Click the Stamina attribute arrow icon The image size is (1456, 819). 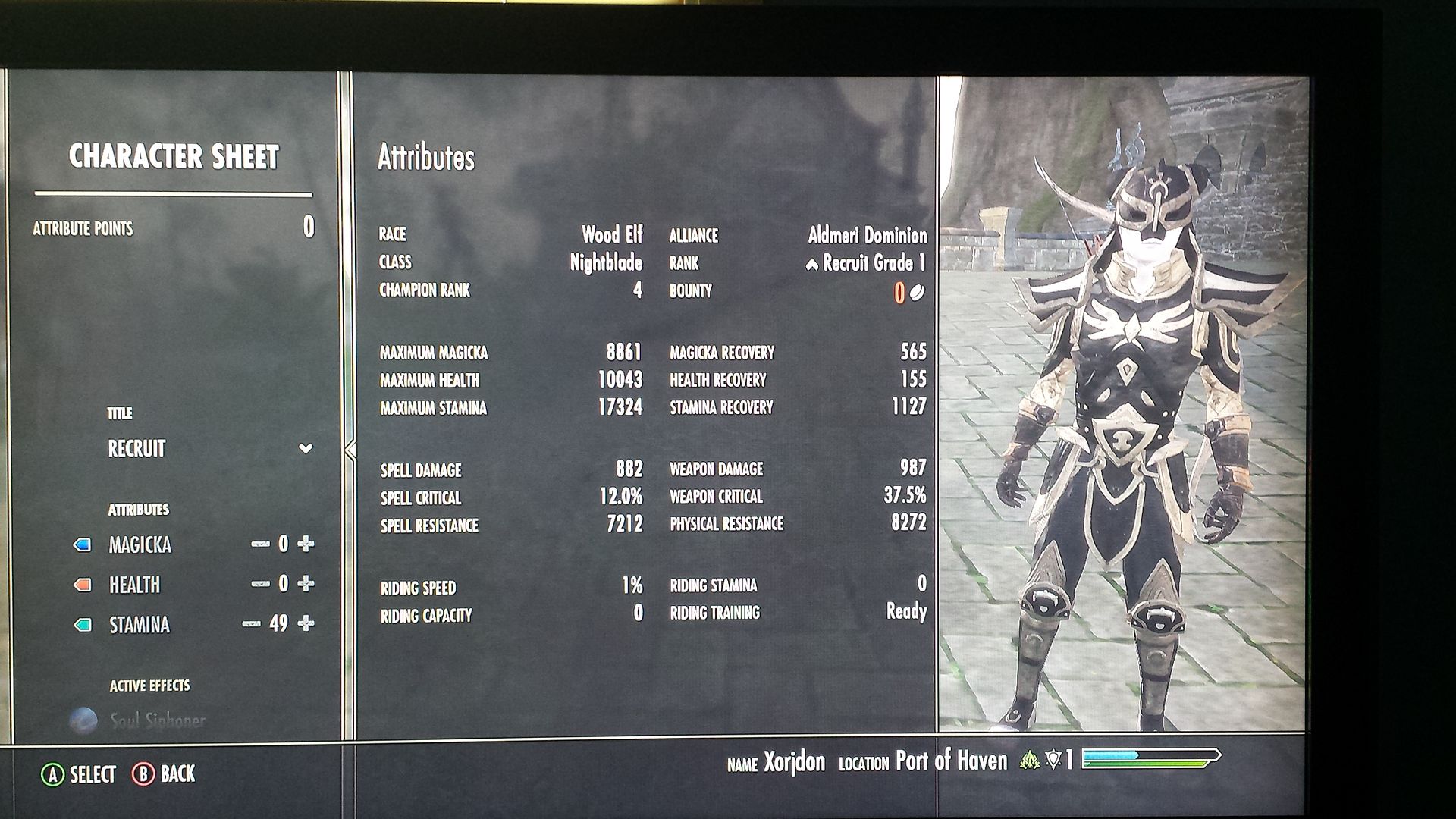click(82, 624)
